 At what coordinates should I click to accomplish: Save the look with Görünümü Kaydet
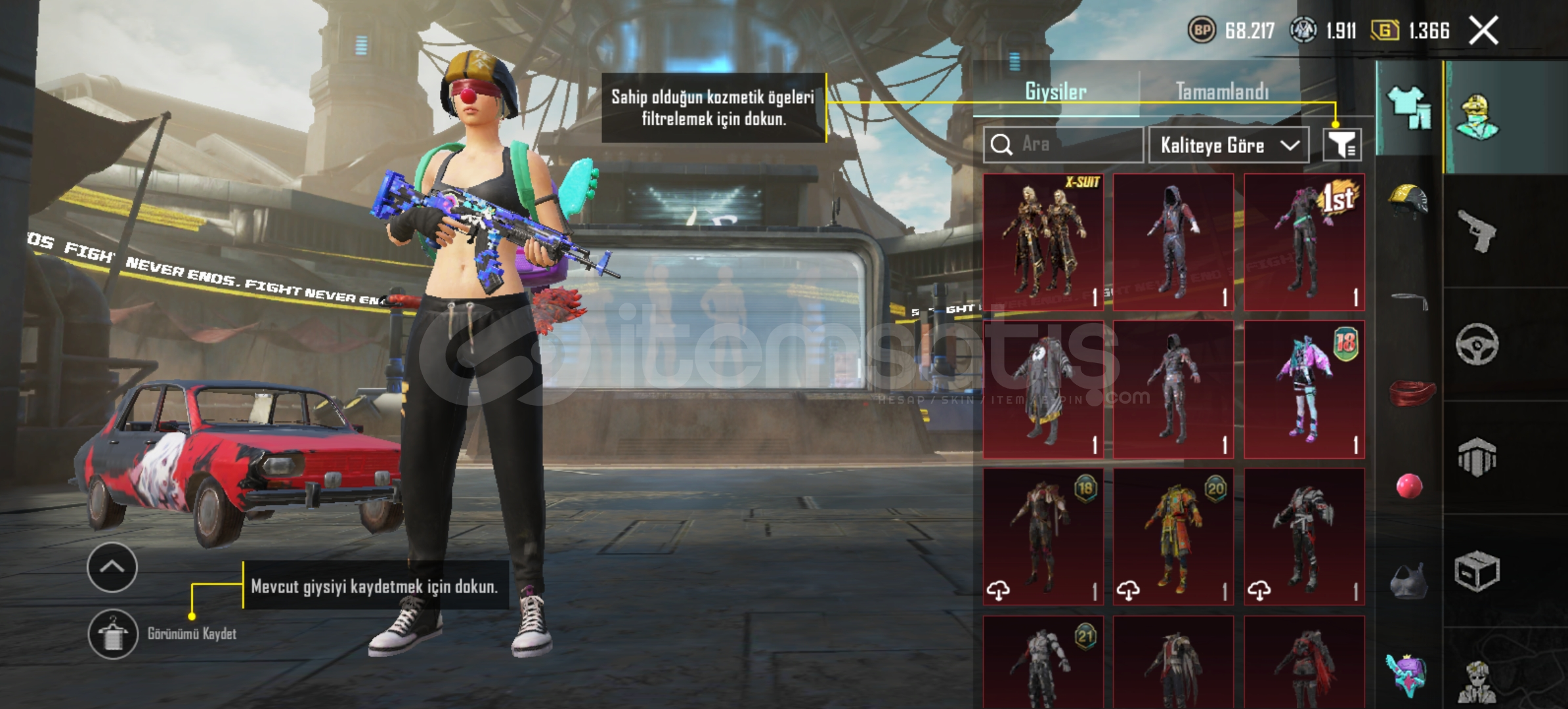click(x=113, y=634)
